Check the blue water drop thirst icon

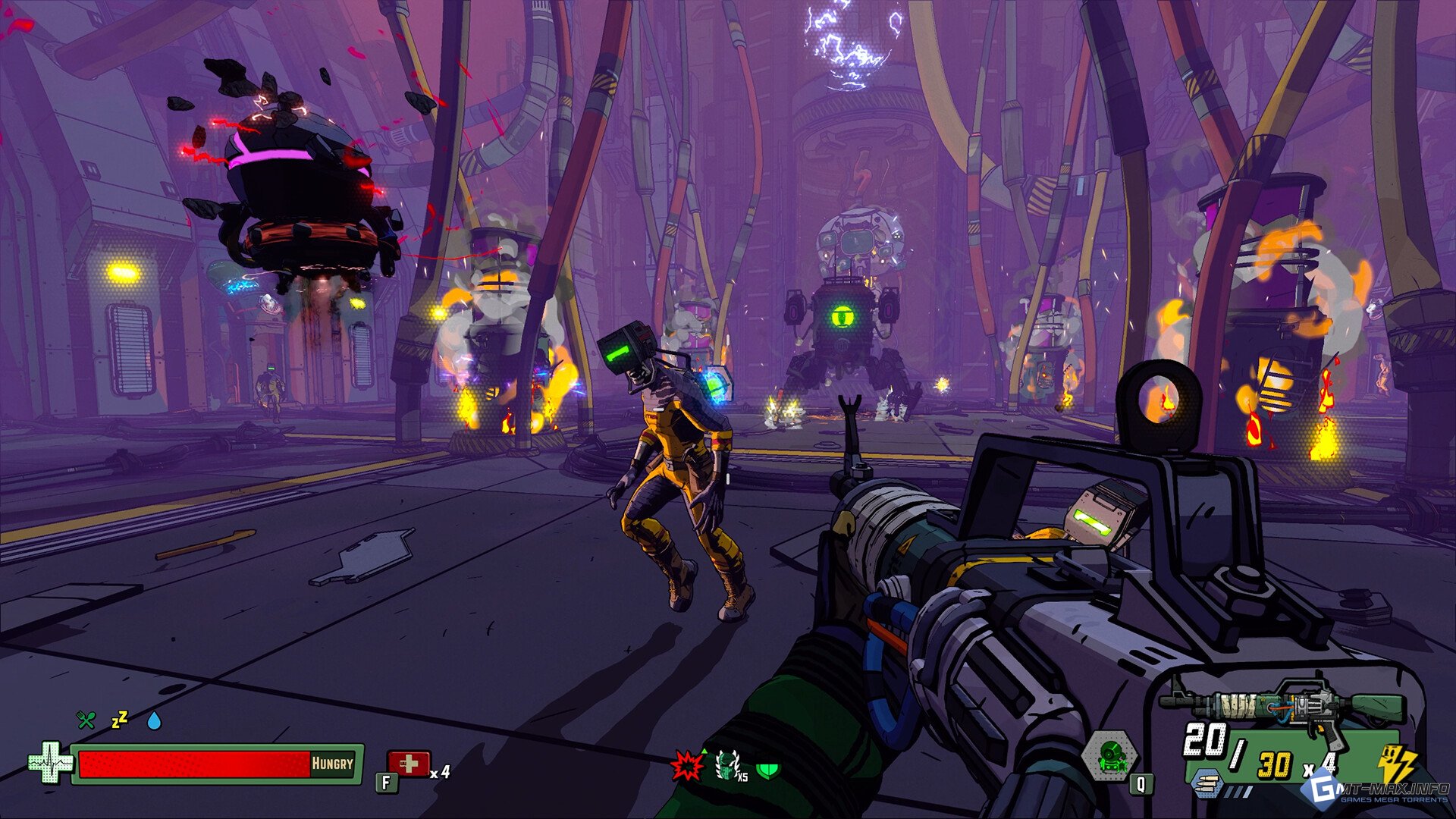[154, 720]
